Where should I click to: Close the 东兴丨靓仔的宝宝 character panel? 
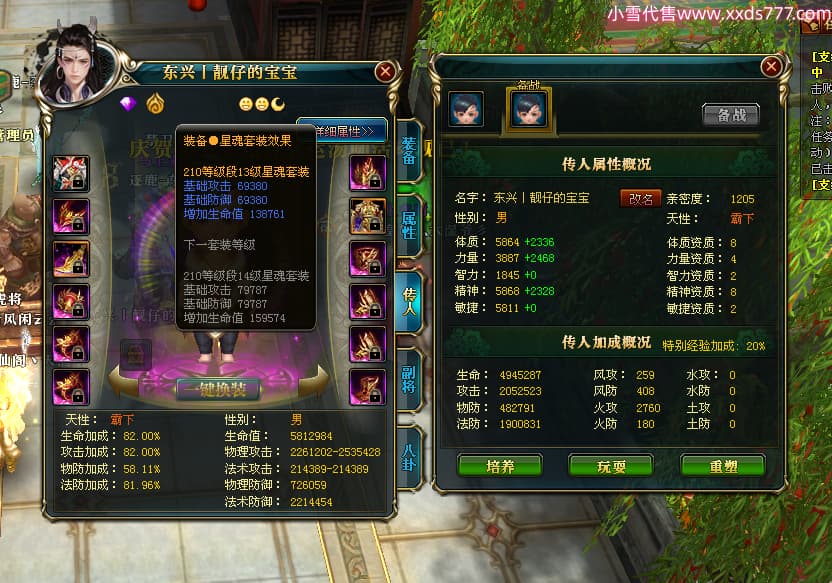coord(385,73)
